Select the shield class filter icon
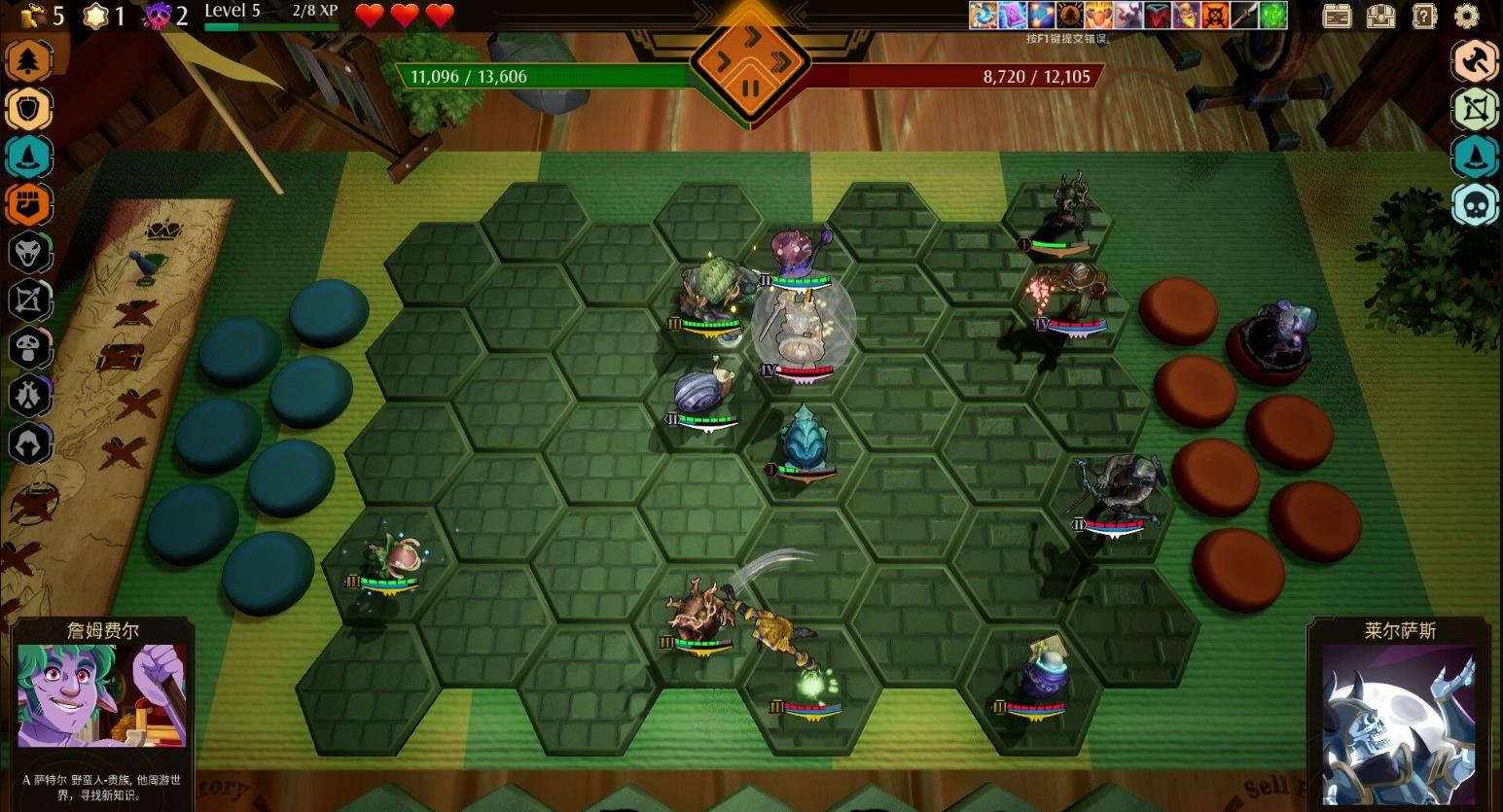This screenshot has height=812, width=1503. point(29,109)
